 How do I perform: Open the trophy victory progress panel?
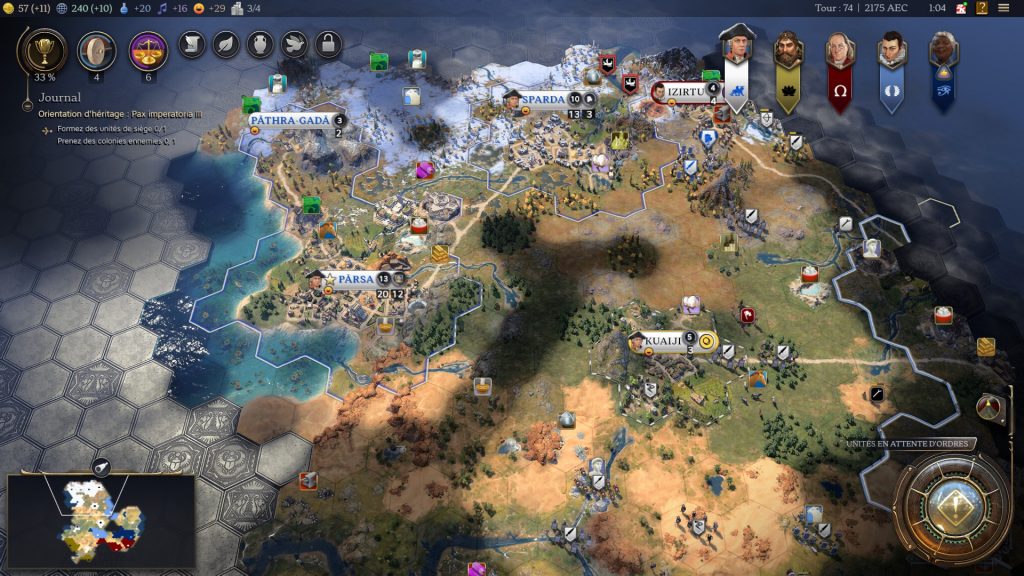coord(44,50)
